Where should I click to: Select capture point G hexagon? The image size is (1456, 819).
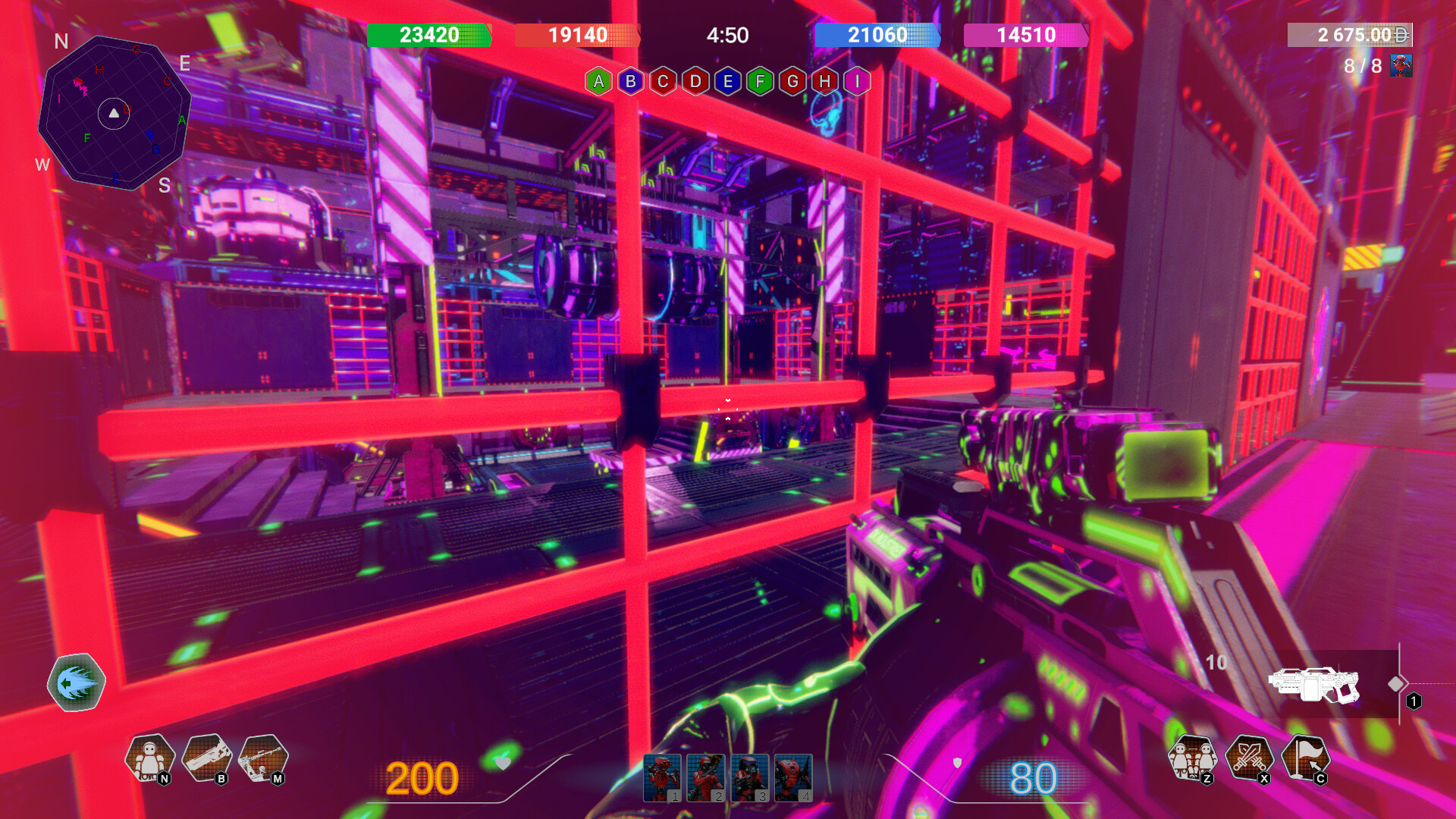coord(792,81)
